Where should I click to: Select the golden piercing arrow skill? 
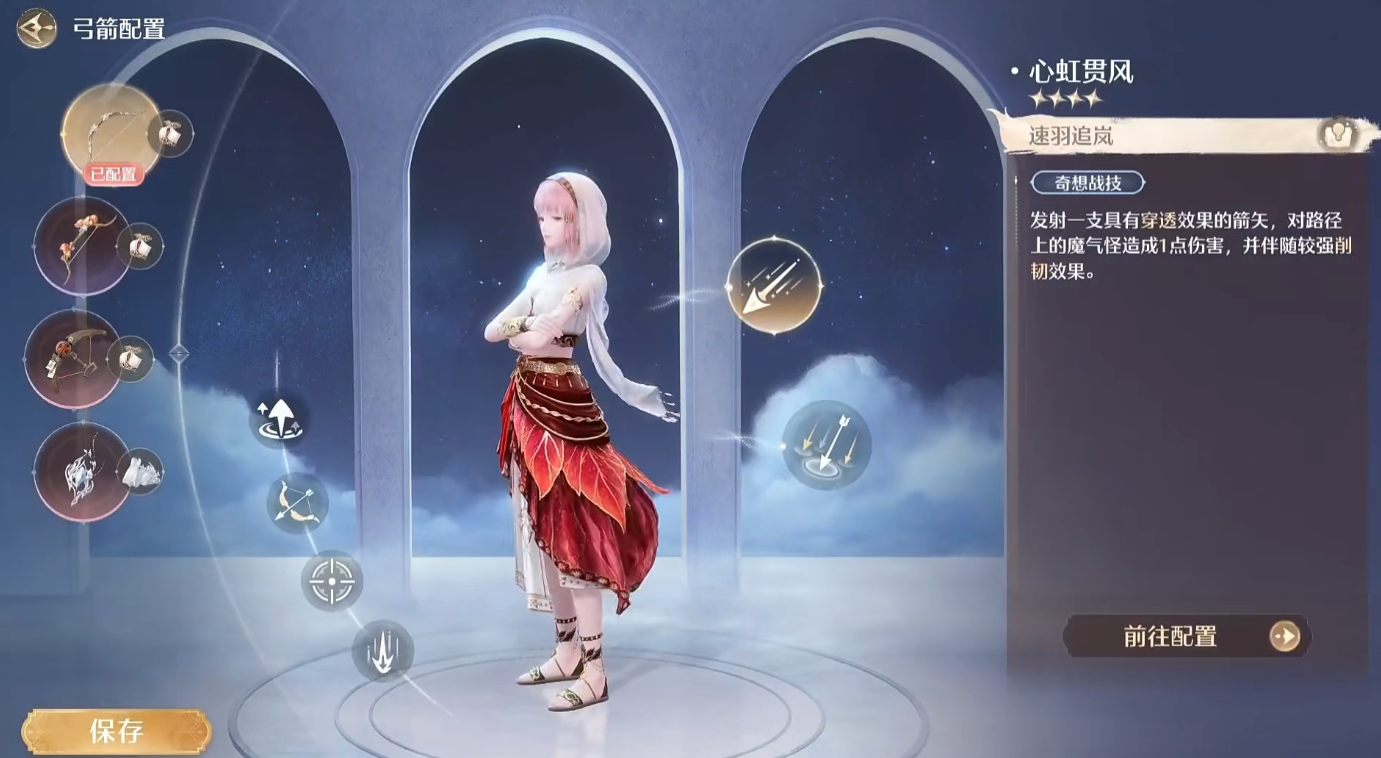(774, 286)
